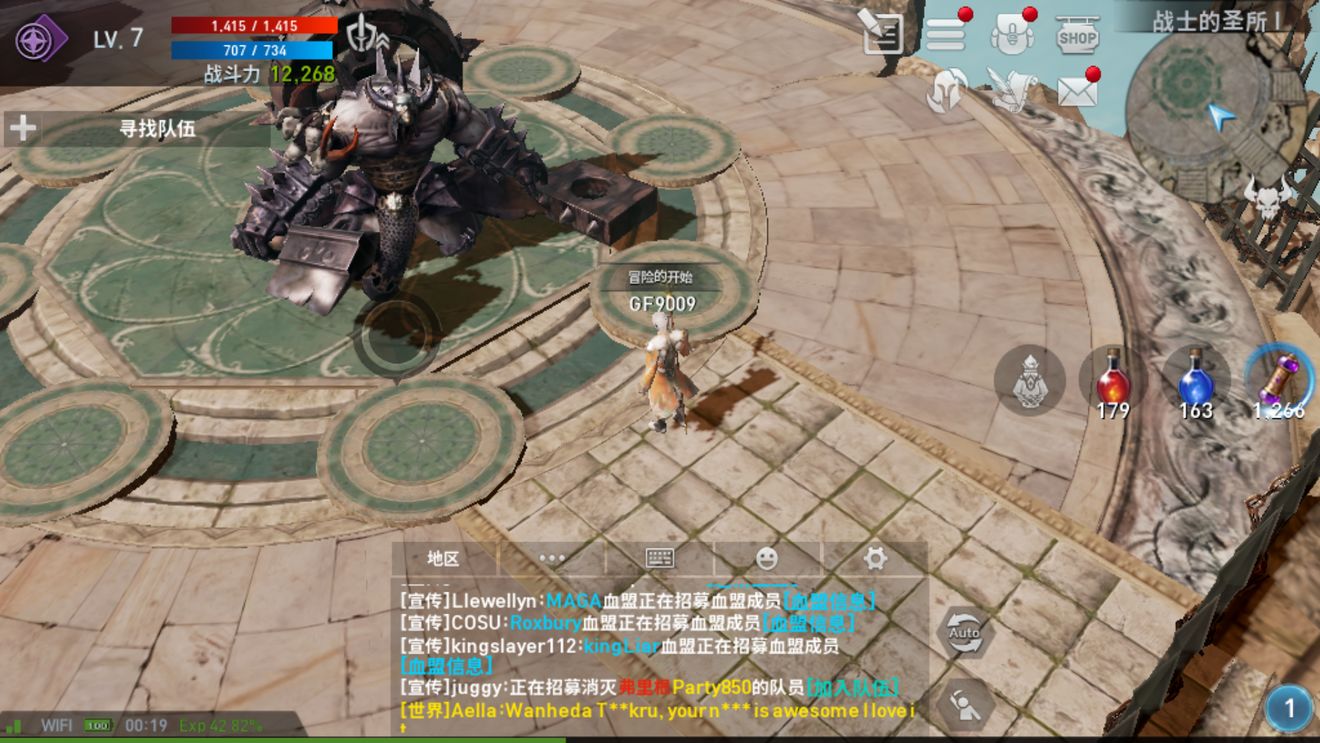Image resolution: width=1320 pixels, height=743 pixels.
Task: Open the purple character portrait emblem
Action: click(x=40, y=38)
